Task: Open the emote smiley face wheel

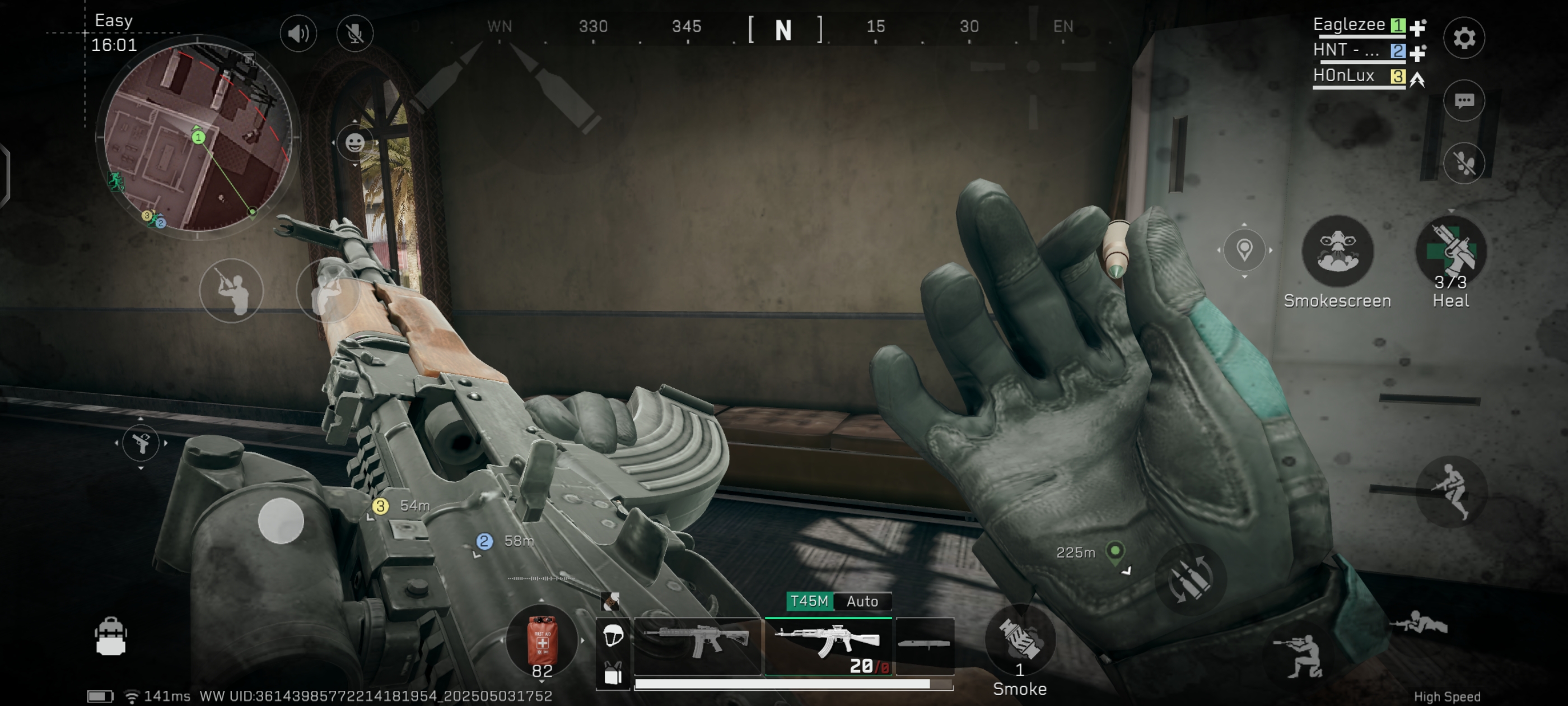Action: [x=355, y=143]
